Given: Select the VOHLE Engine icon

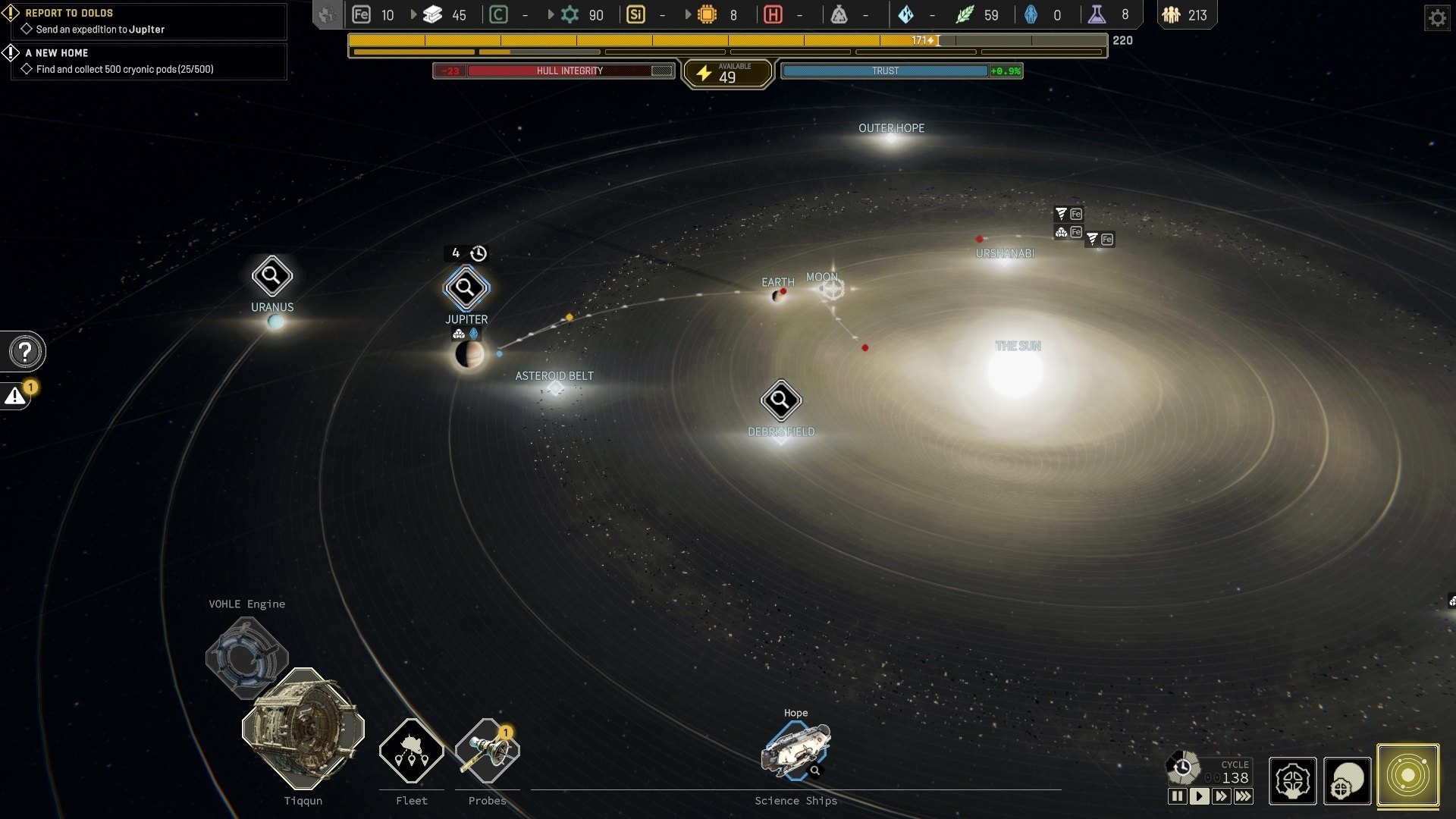Looking at the screenshot, I should [x=246, y=657].
